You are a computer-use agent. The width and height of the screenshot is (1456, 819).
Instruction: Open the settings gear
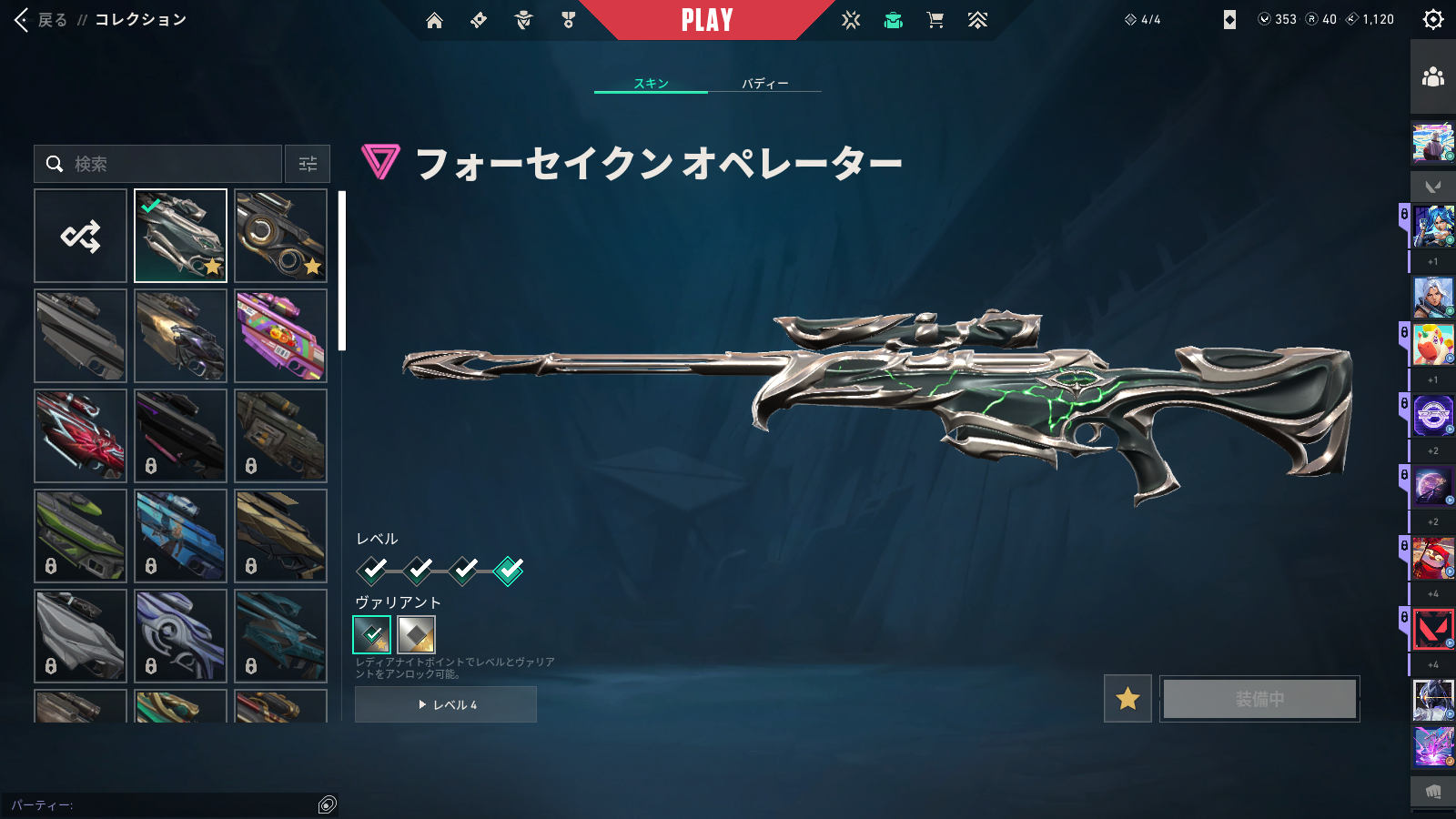(x=1433, y=20)
